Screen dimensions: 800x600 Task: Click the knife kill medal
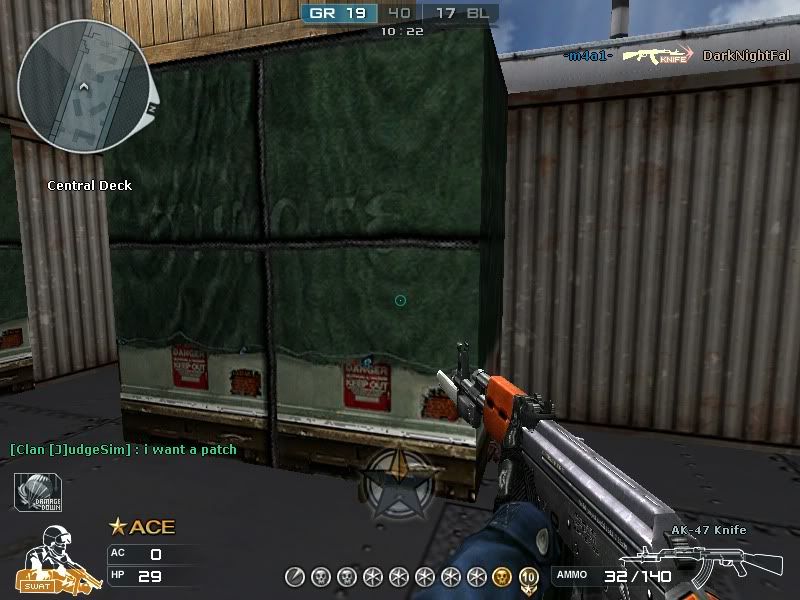294,576
